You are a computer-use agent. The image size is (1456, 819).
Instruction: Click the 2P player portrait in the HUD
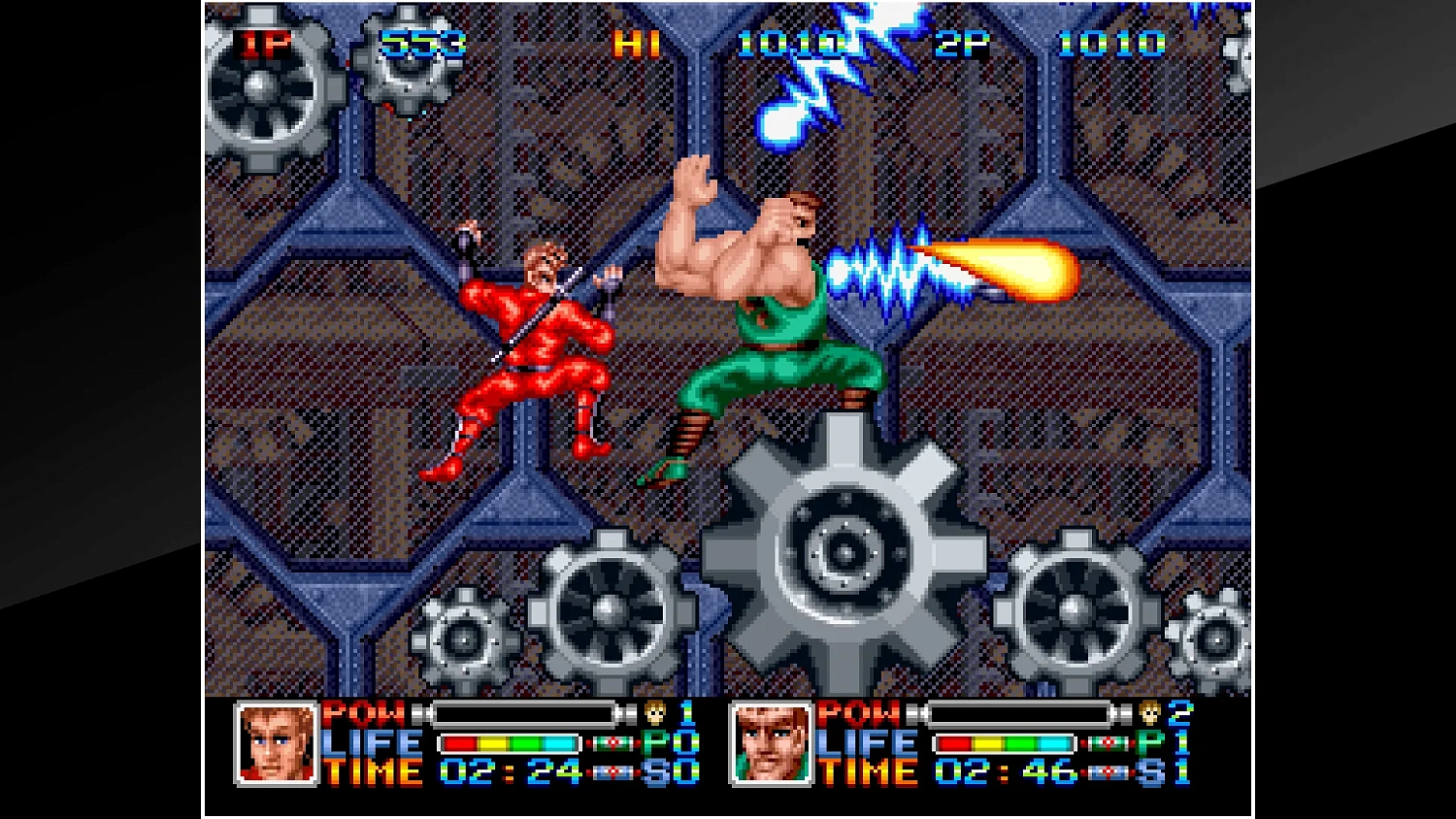[768, 744]
